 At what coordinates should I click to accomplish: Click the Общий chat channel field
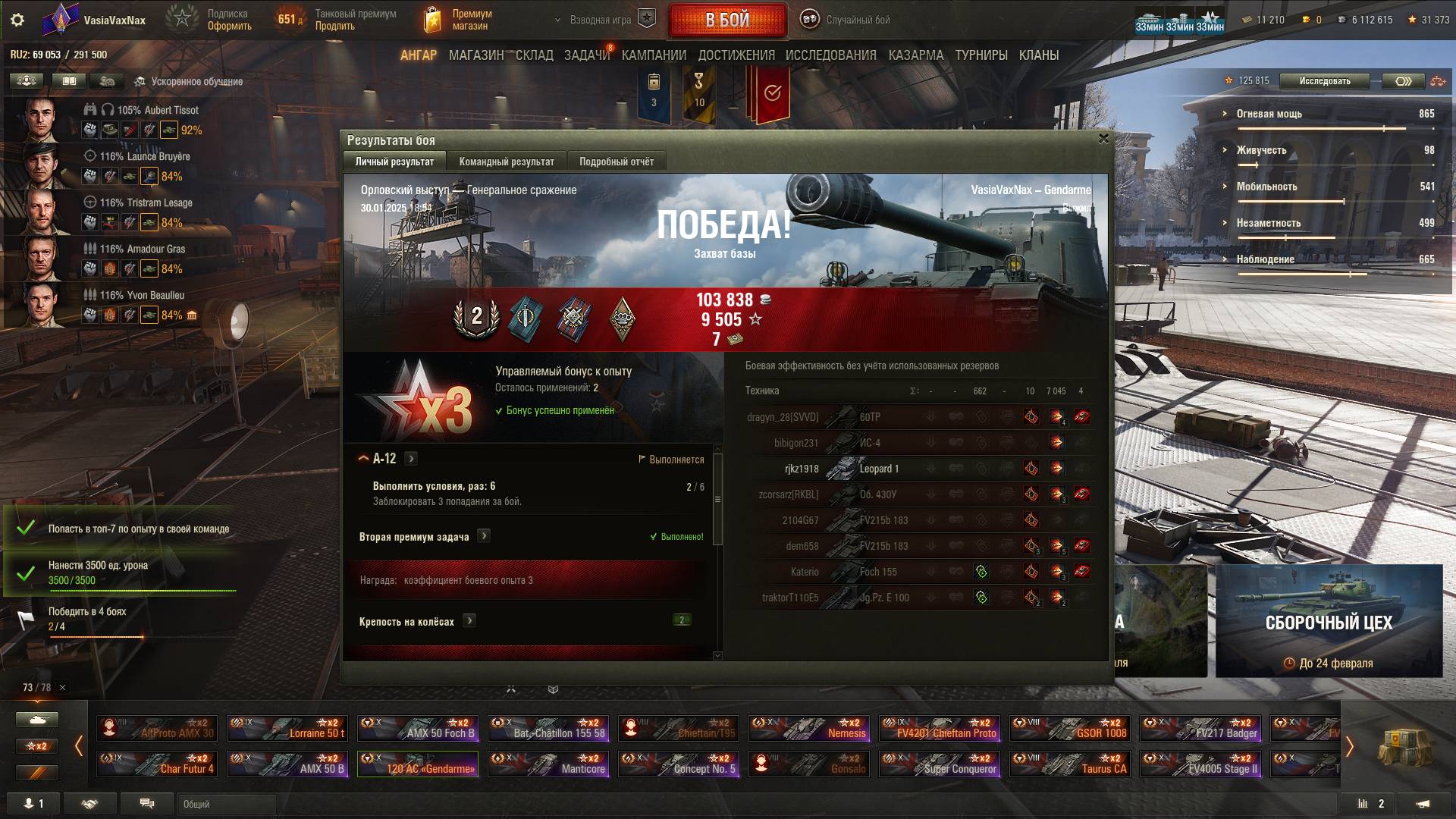pos(226,804)
